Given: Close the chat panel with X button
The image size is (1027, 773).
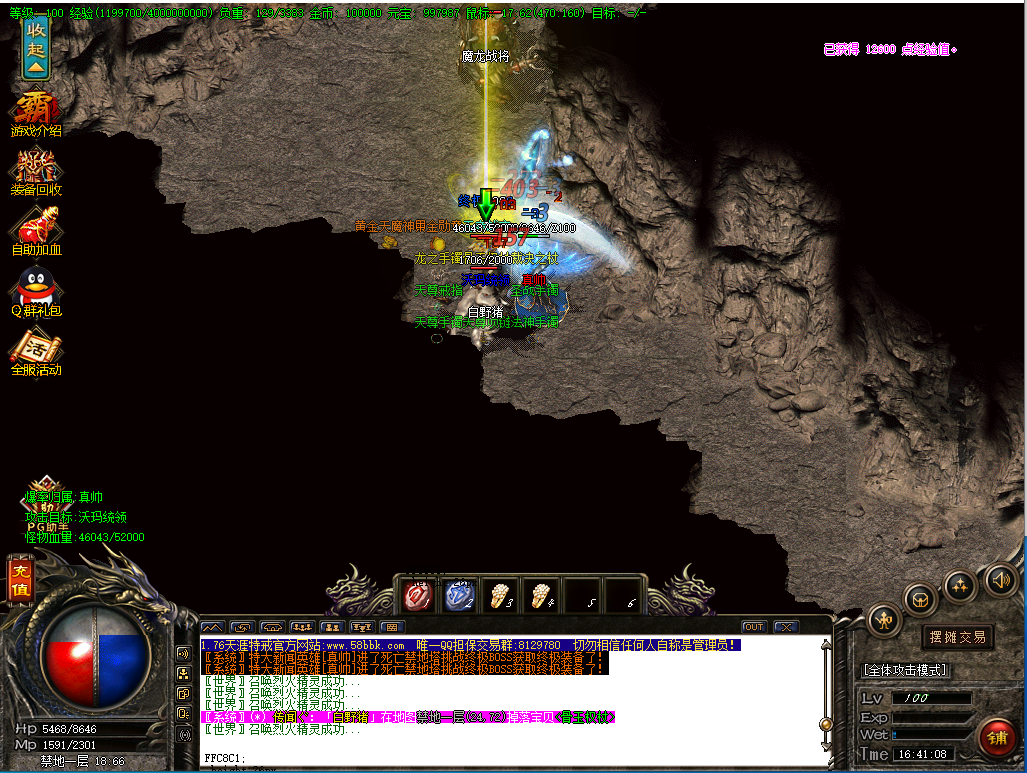Looking at the screenshot, I should pyautogui.click(x=786, y=627).
